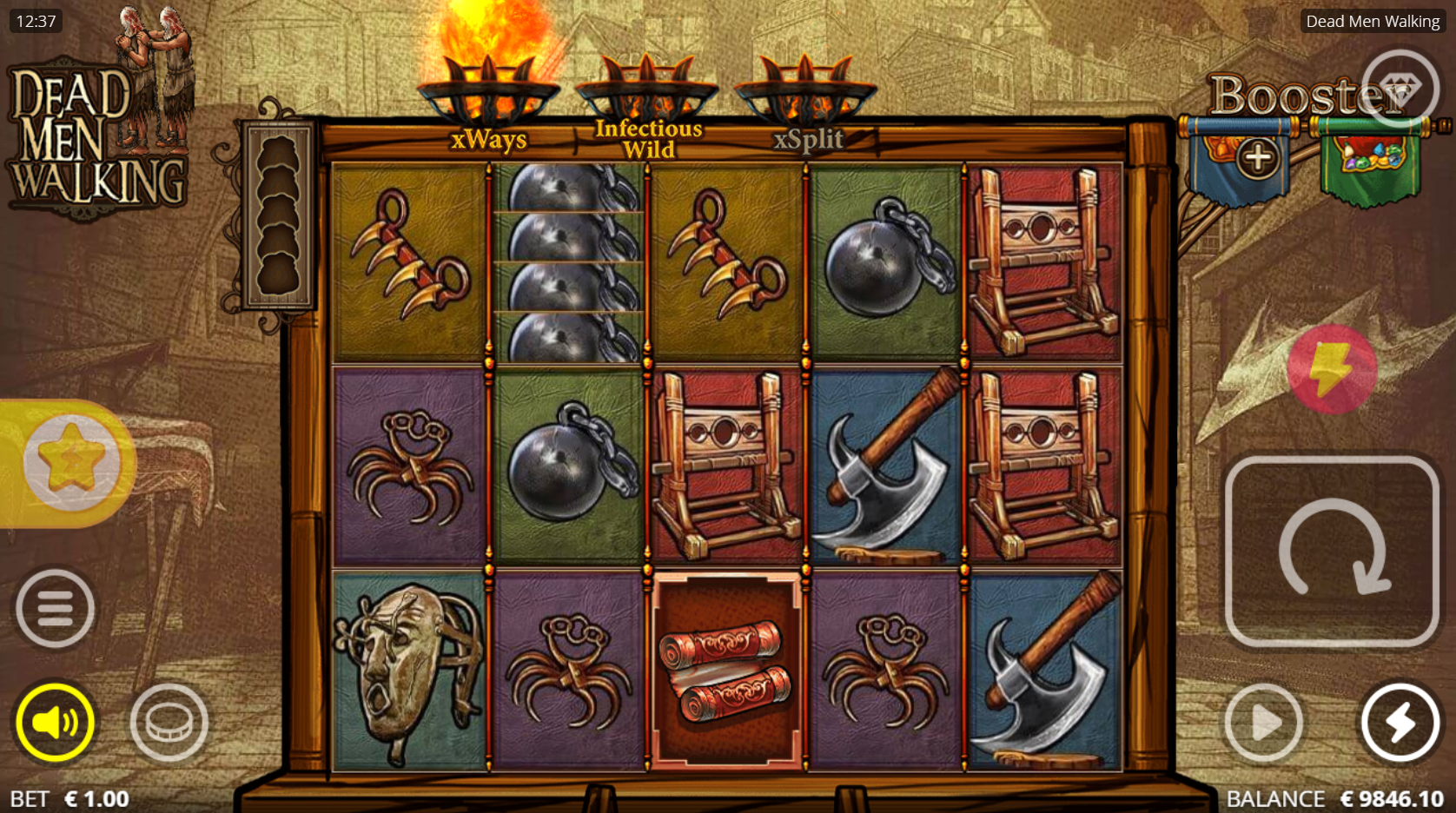This screenshot has width=1456, height=813.
Task: Click the Infectious Wild feature label
Action: point(648,139)
